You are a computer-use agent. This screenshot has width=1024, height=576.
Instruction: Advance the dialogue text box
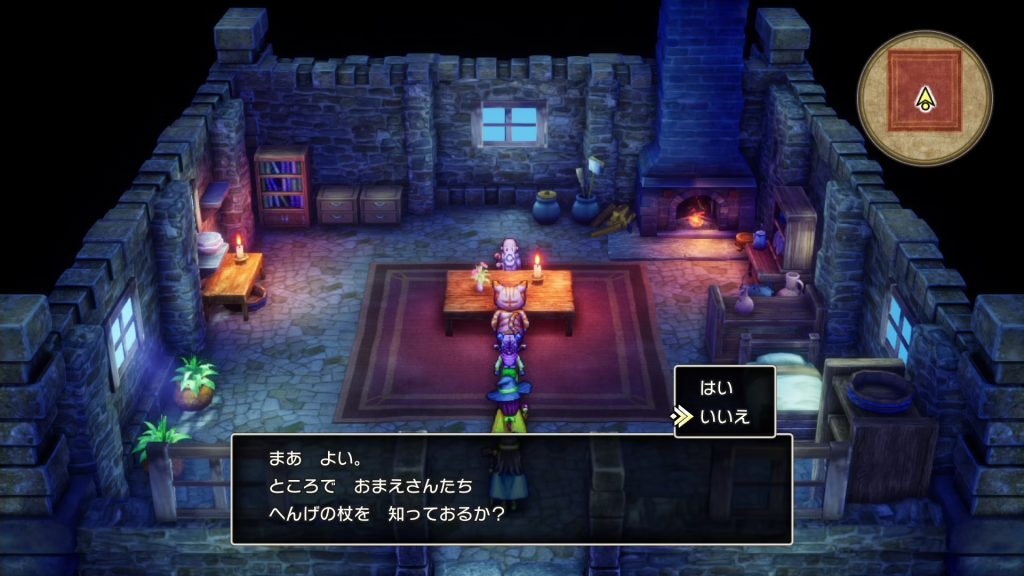click(x=511, y=488)
